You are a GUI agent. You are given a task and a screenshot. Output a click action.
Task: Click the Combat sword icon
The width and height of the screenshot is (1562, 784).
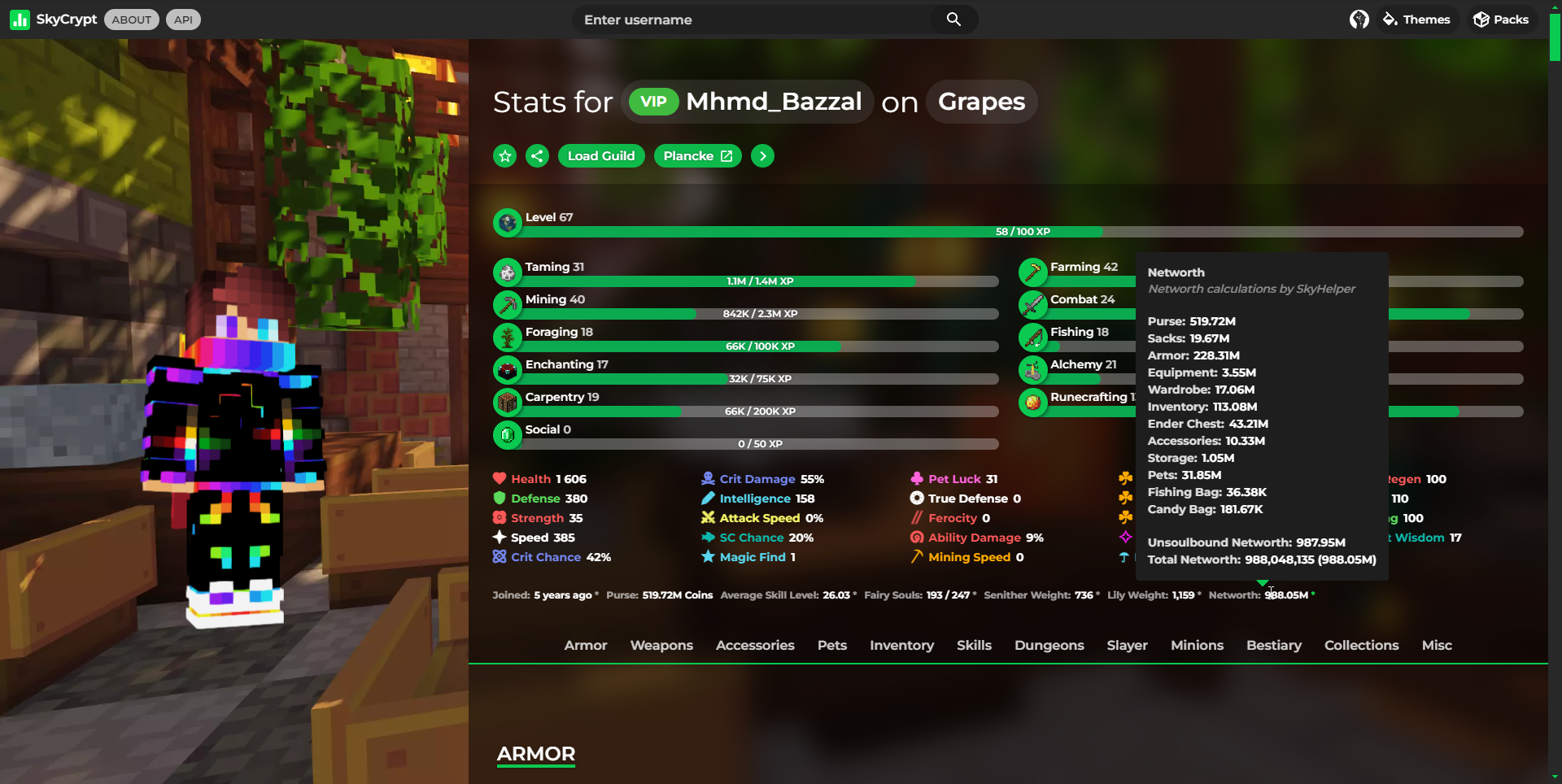[x=1033, y=304]
